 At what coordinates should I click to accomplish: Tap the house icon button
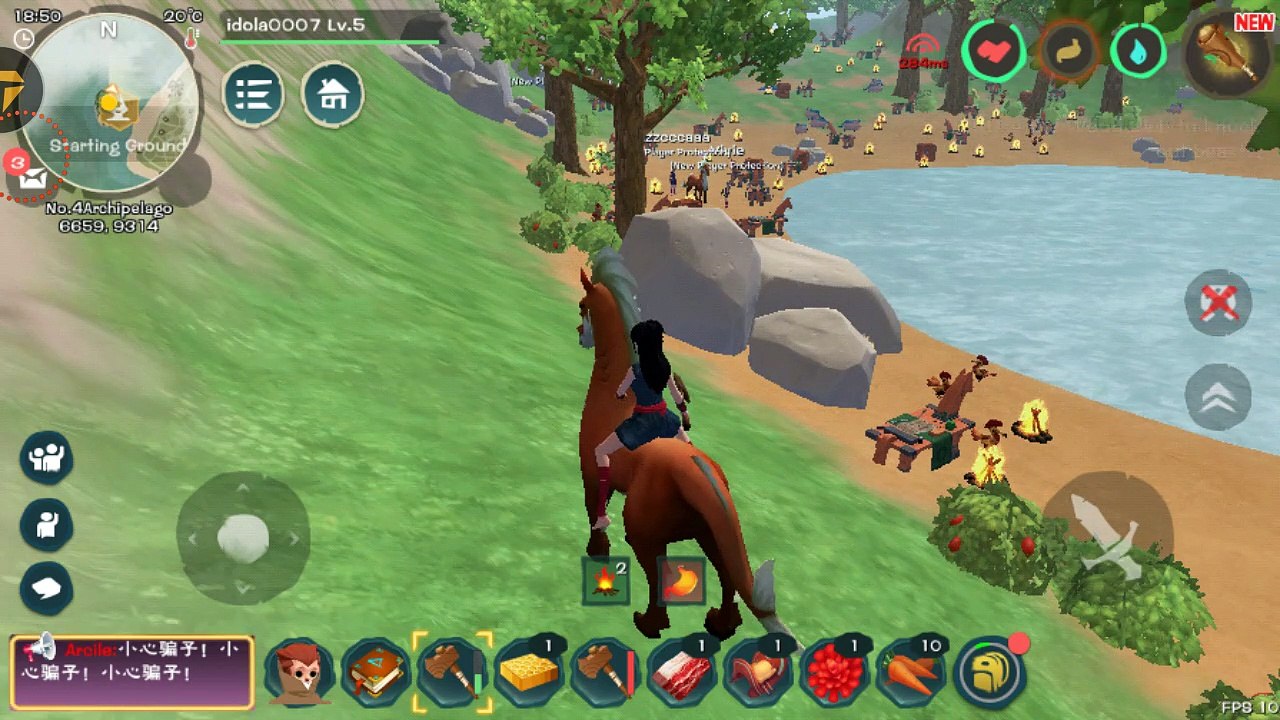332,95
